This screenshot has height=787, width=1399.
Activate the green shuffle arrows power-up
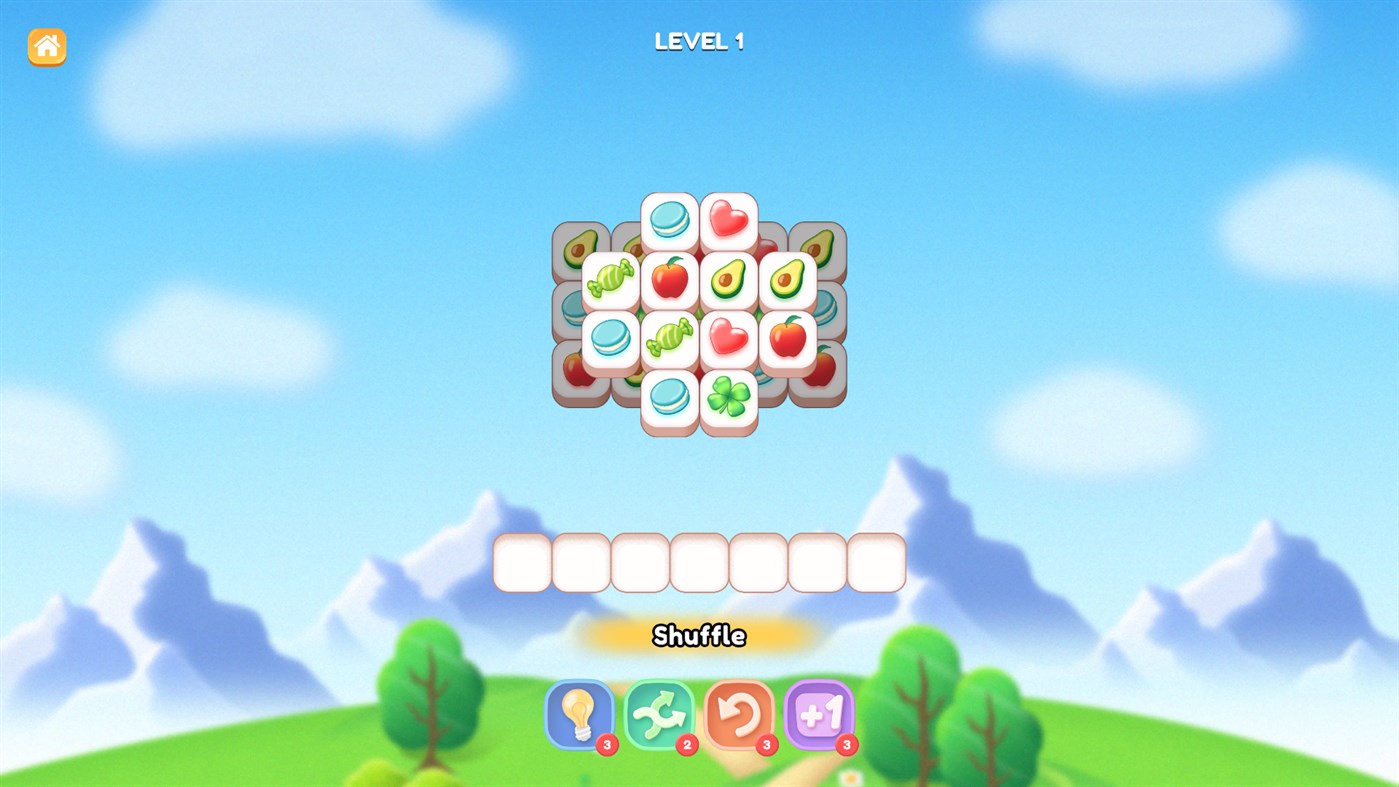tap(660, 715)
